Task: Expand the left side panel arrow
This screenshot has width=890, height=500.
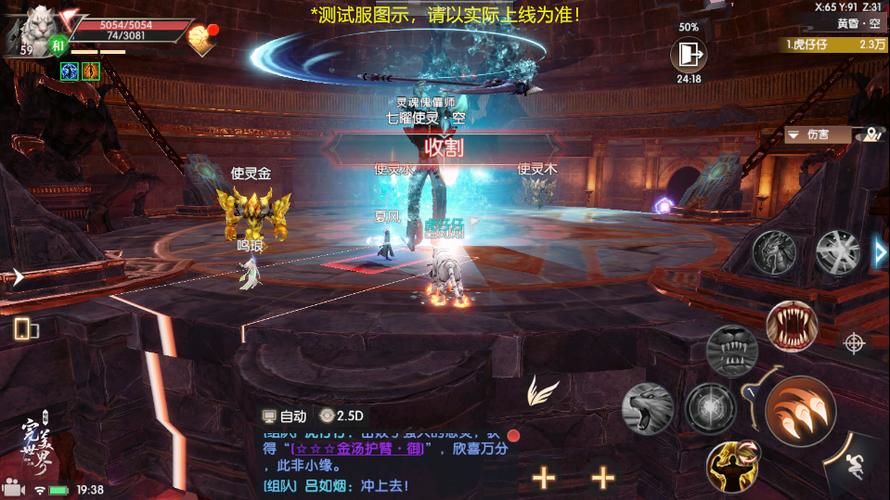Action: [17, 277]
